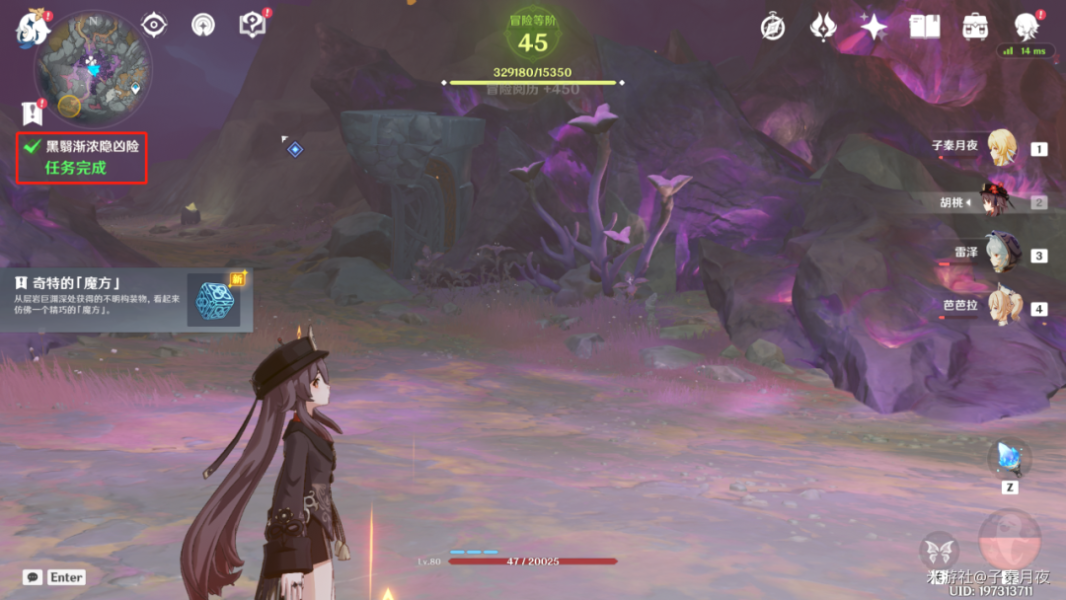The width and height of the screenshot is (1066, 600).
Task: Open the events compass icon
Action: (772, 27)
